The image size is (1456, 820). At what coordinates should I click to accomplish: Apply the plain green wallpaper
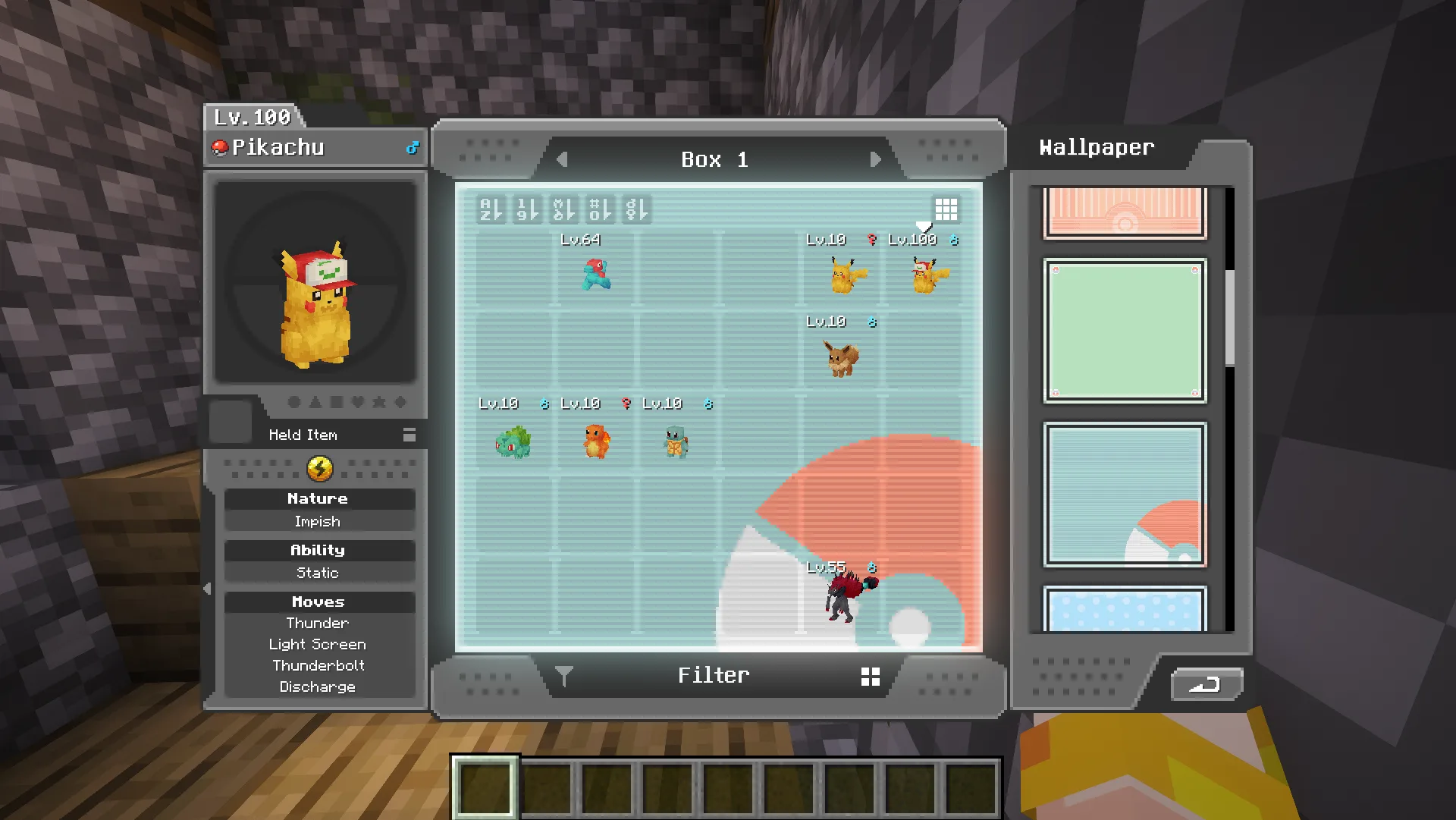click(x=1125, y=330)
